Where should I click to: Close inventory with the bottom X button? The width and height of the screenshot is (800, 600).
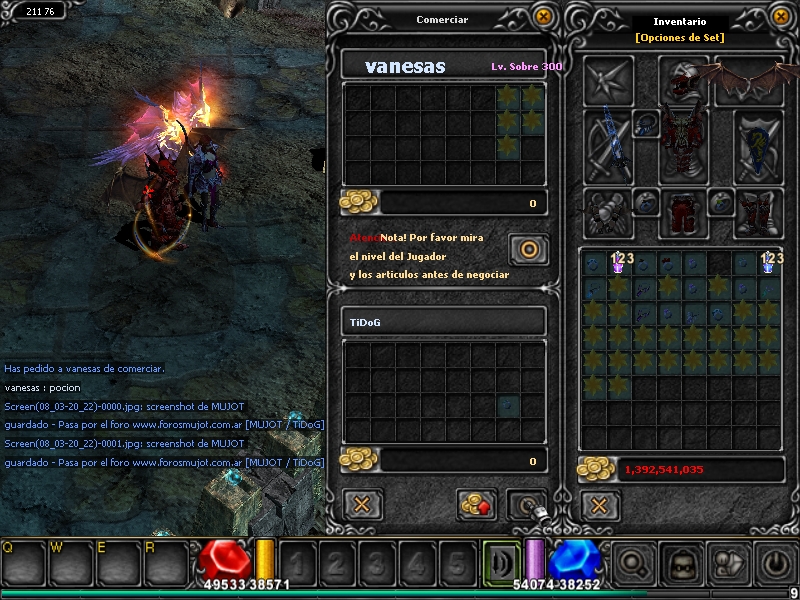point(599,505)
